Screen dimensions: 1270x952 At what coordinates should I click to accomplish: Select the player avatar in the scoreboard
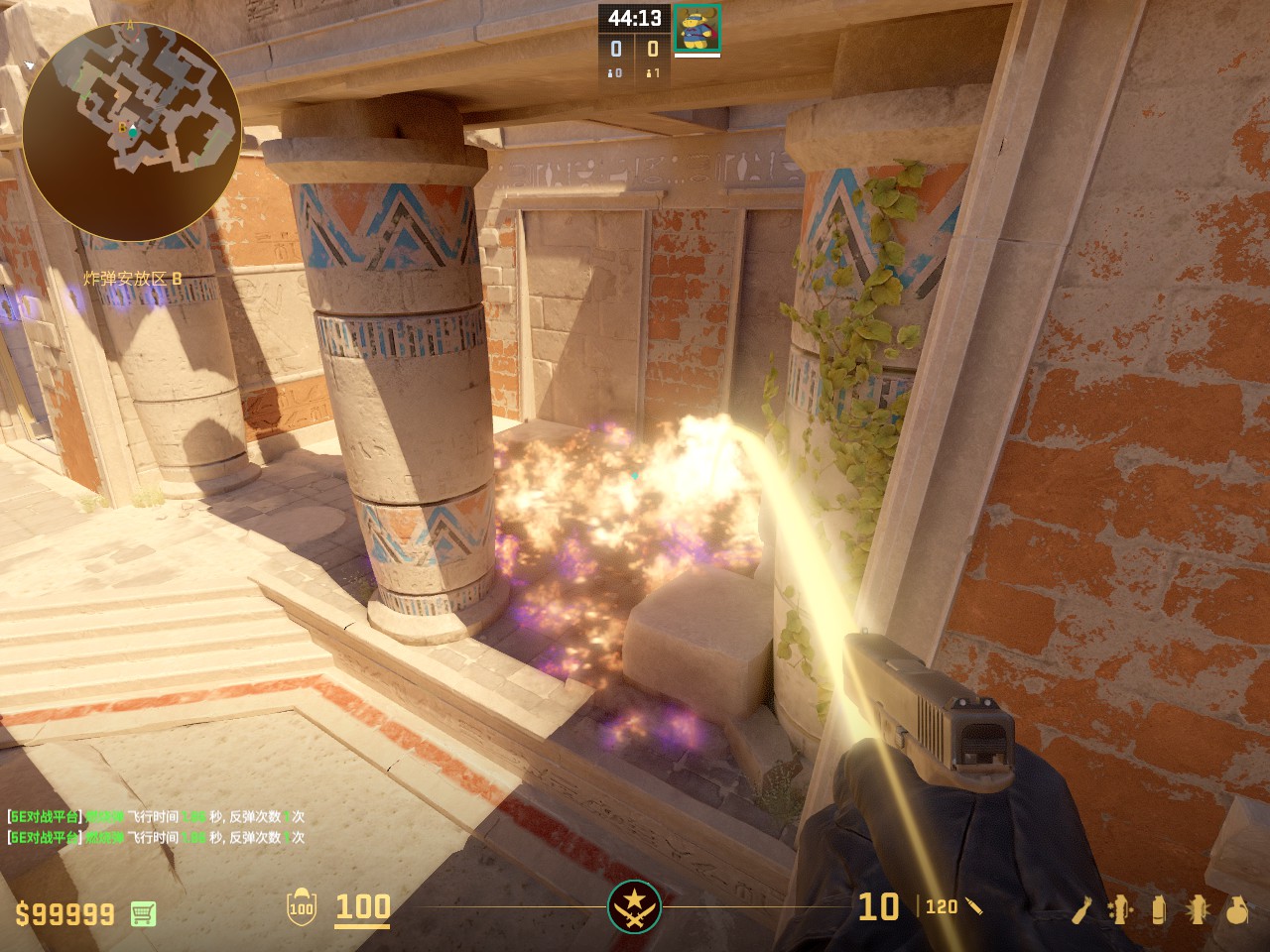pos(697,27)
